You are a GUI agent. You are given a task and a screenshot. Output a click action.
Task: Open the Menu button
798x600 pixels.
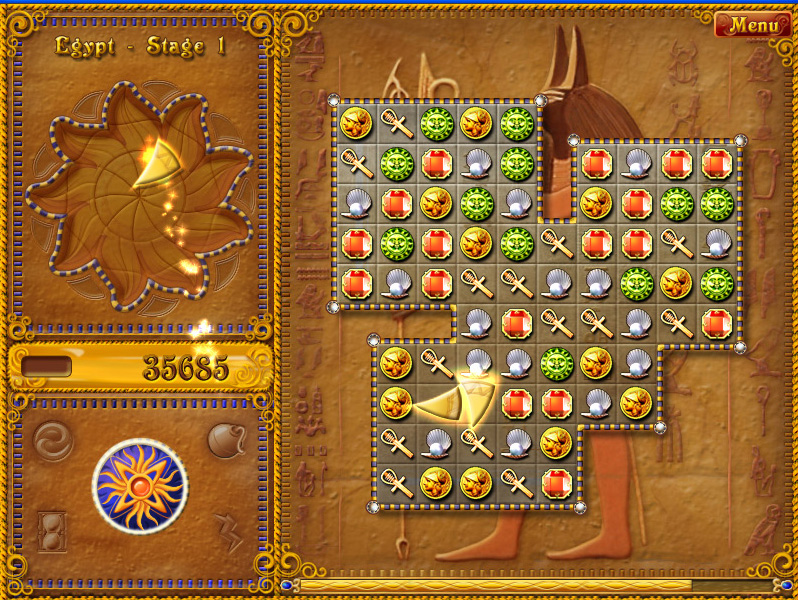(752, 24)
